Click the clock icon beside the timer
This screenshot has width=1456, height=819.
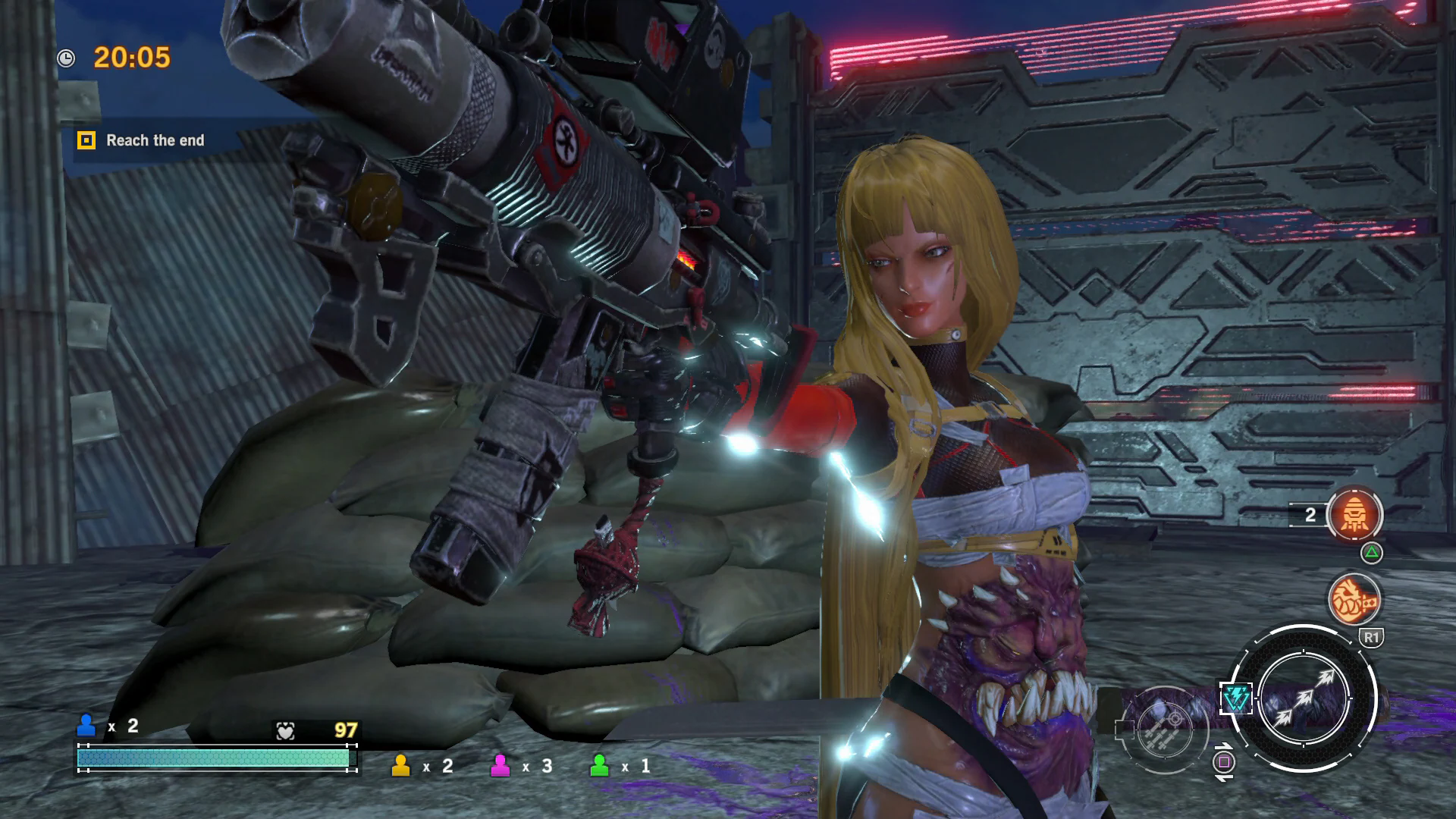click(x=67, y=58)
